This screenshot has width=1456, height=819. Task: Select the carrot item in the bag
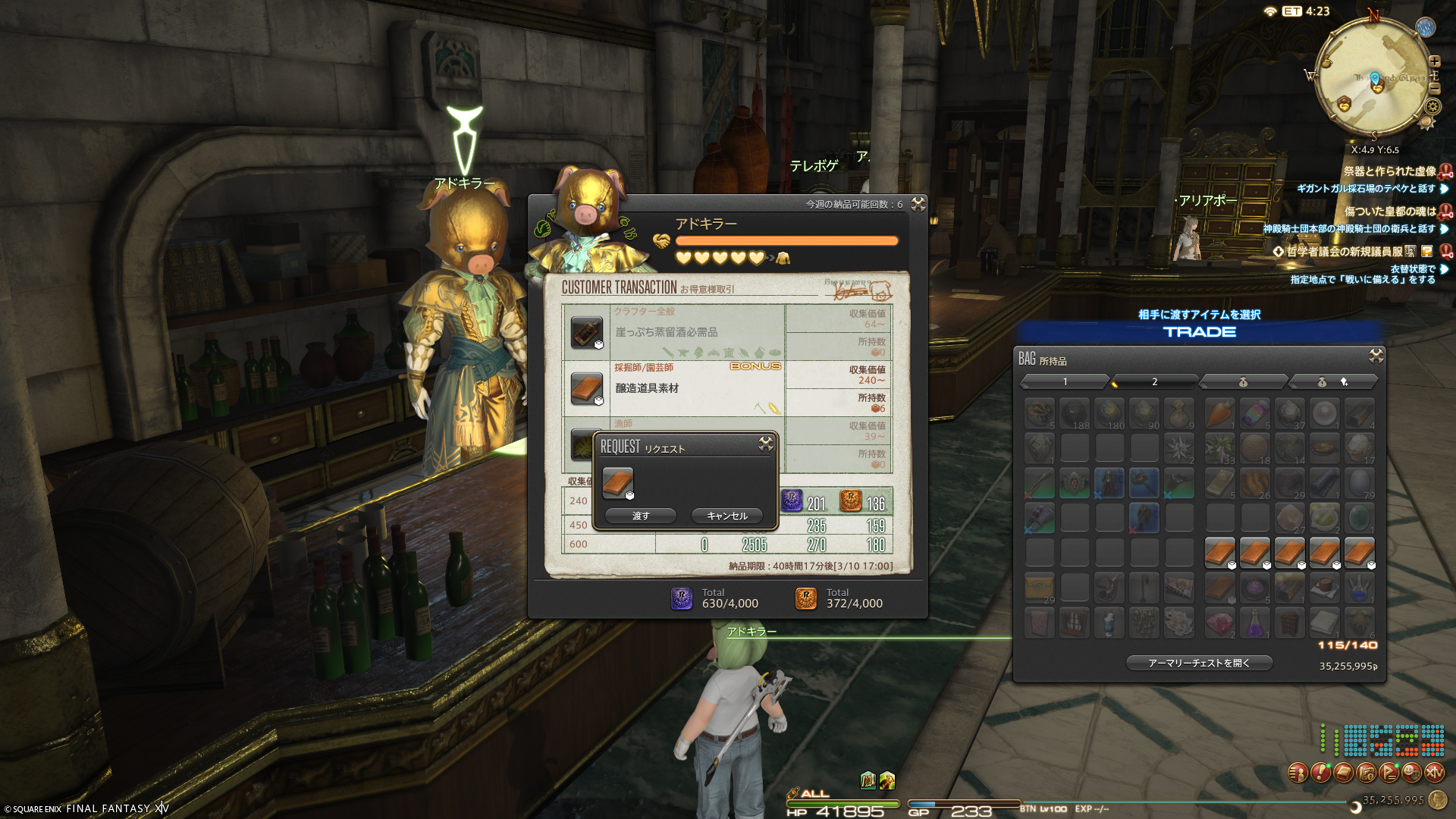click(x=1219, y=413)
